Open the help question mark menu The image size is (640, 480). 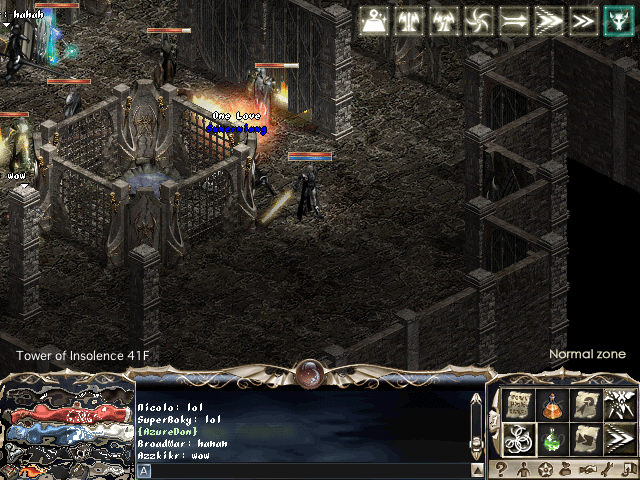(500, 470)
